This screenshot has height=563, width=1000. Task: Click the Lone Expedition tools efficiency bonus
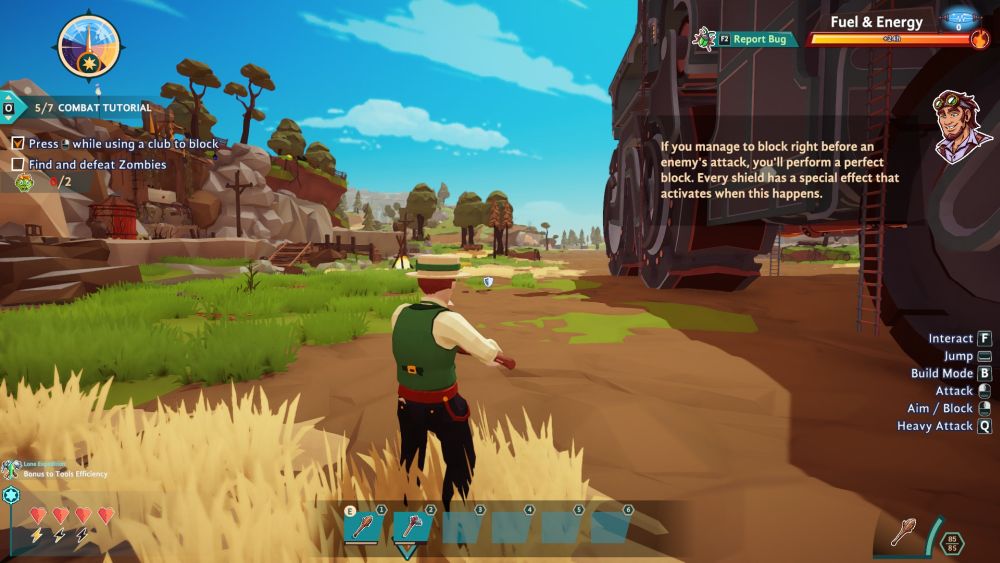60,469
